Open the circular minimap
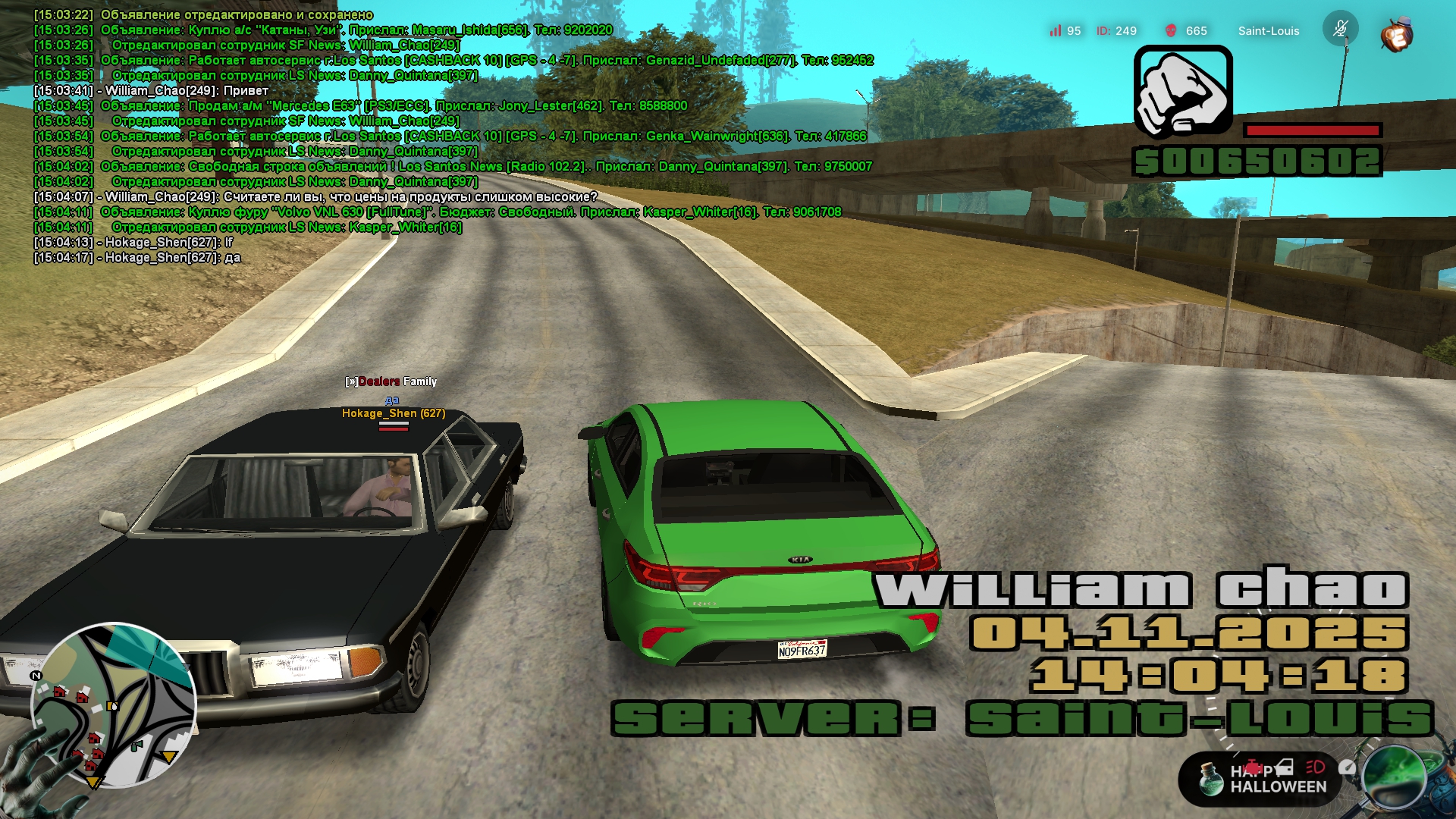This screenshot has height=819, width=1456. coord(114,705)
